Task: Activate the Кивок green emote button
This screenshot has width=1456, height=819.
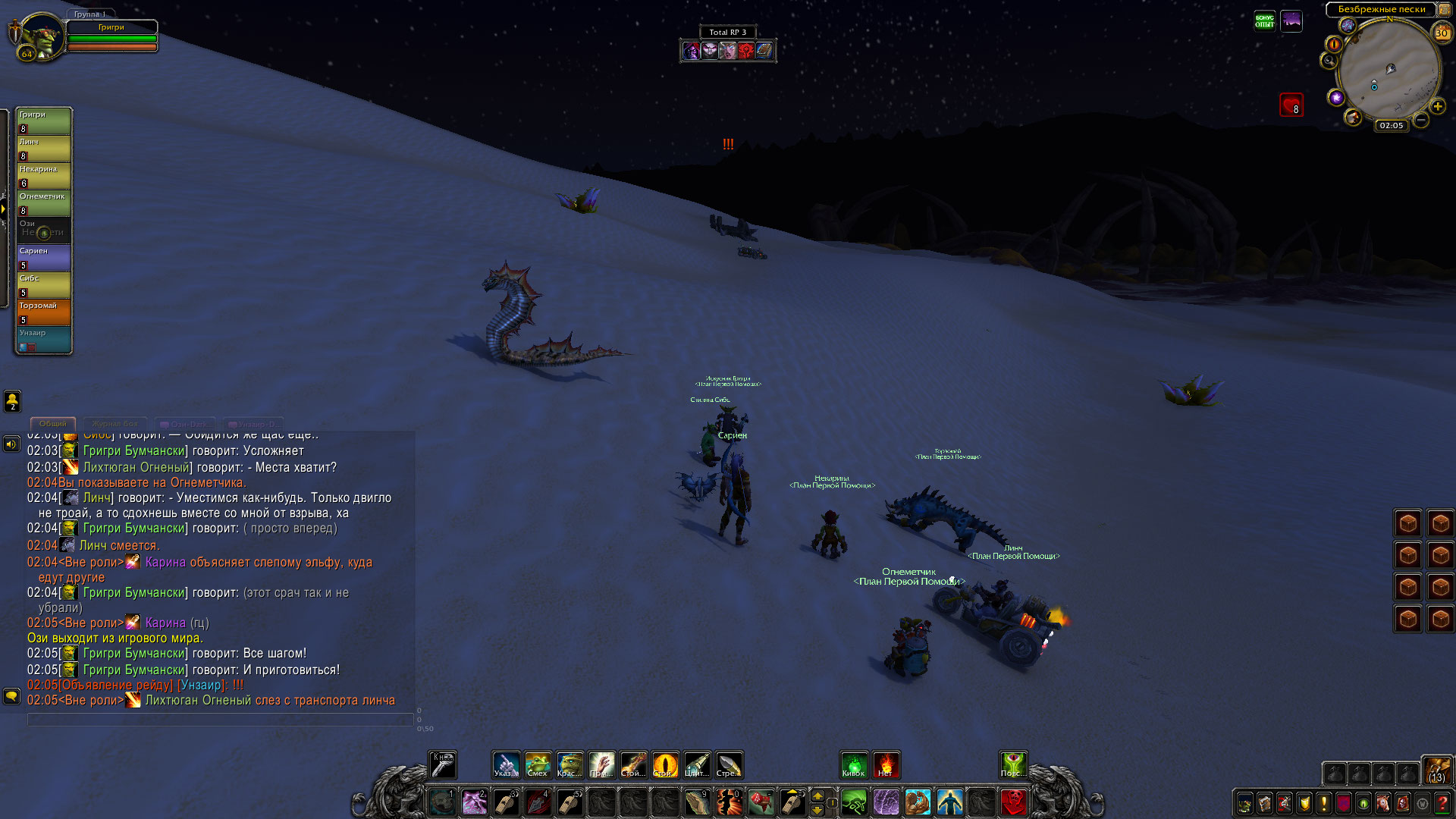Action: click(854, 764)
